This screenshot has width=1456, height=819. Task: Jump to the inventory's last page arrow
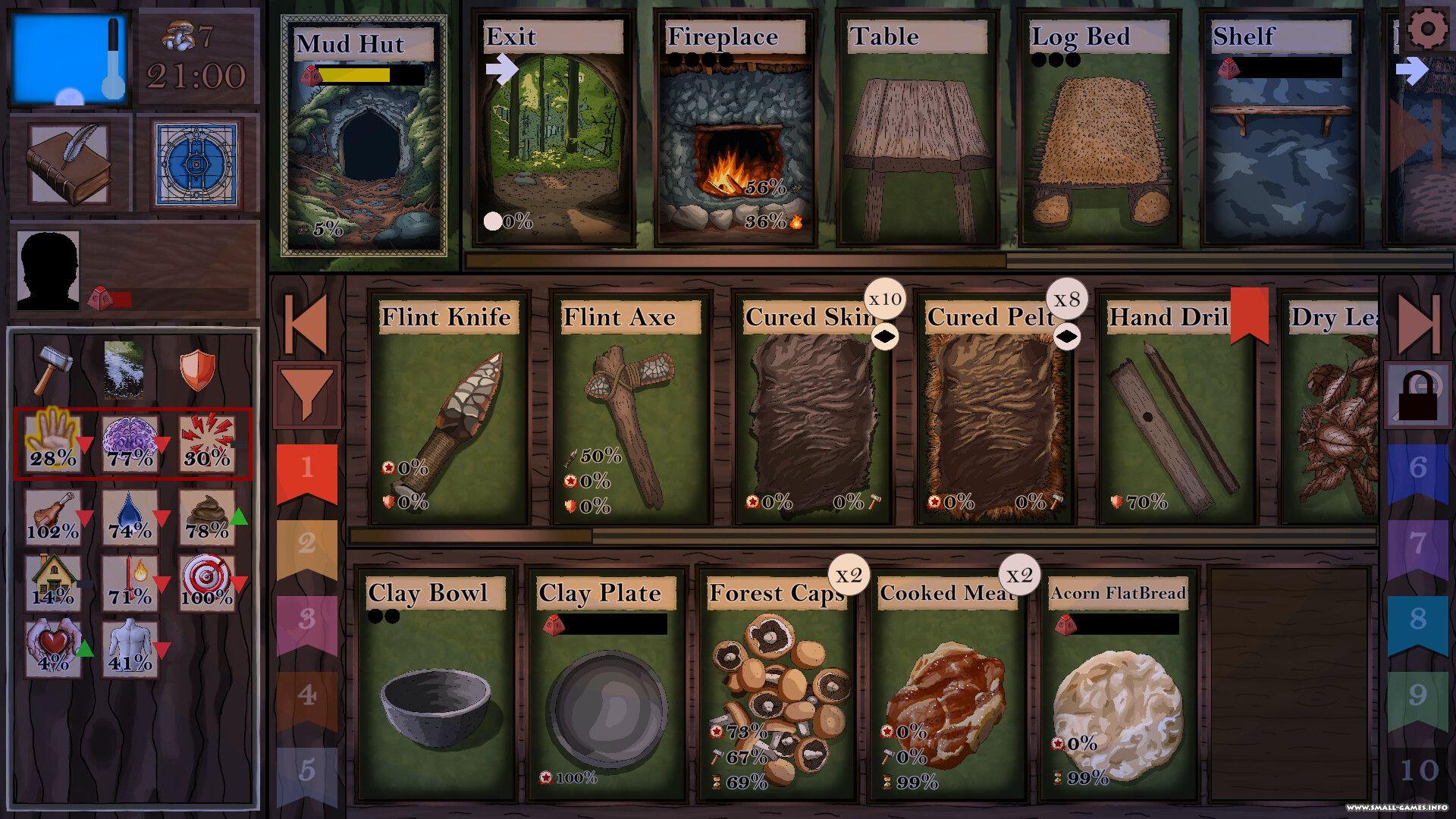coord(1417,324)
